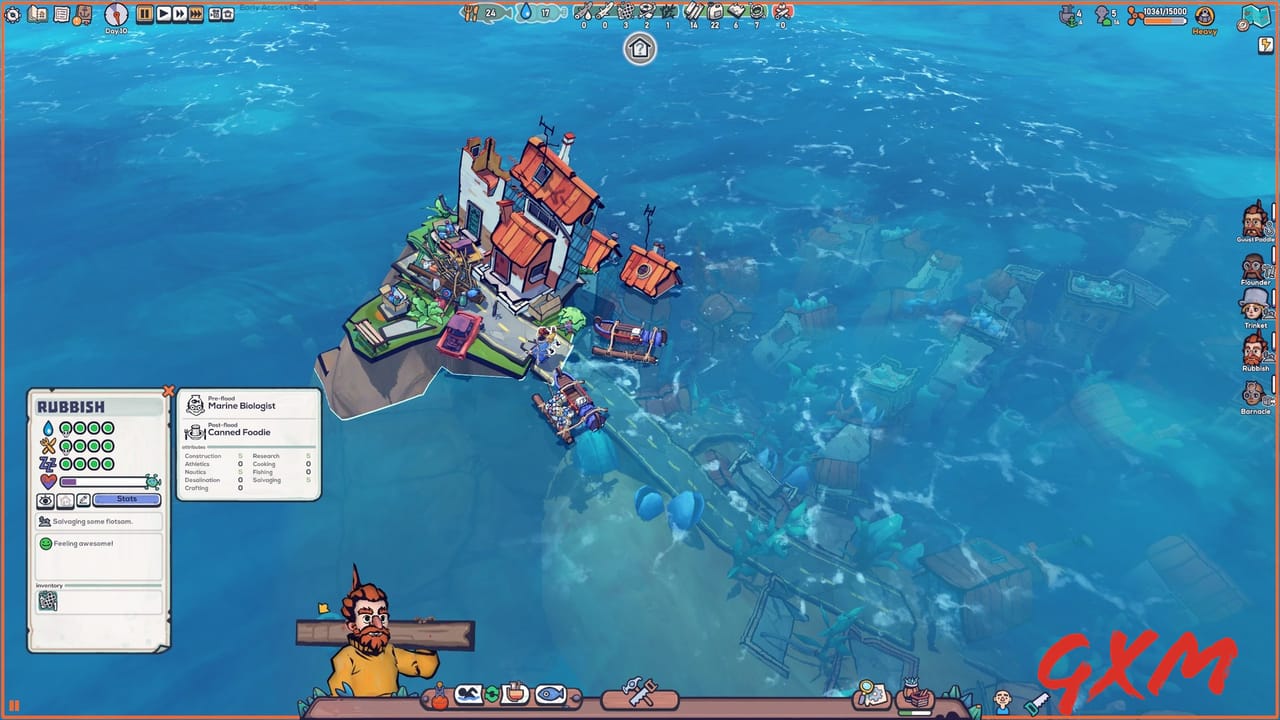1280x720 pixels.
Task: Close the Rubbish character panel
Action: (168, 390)
